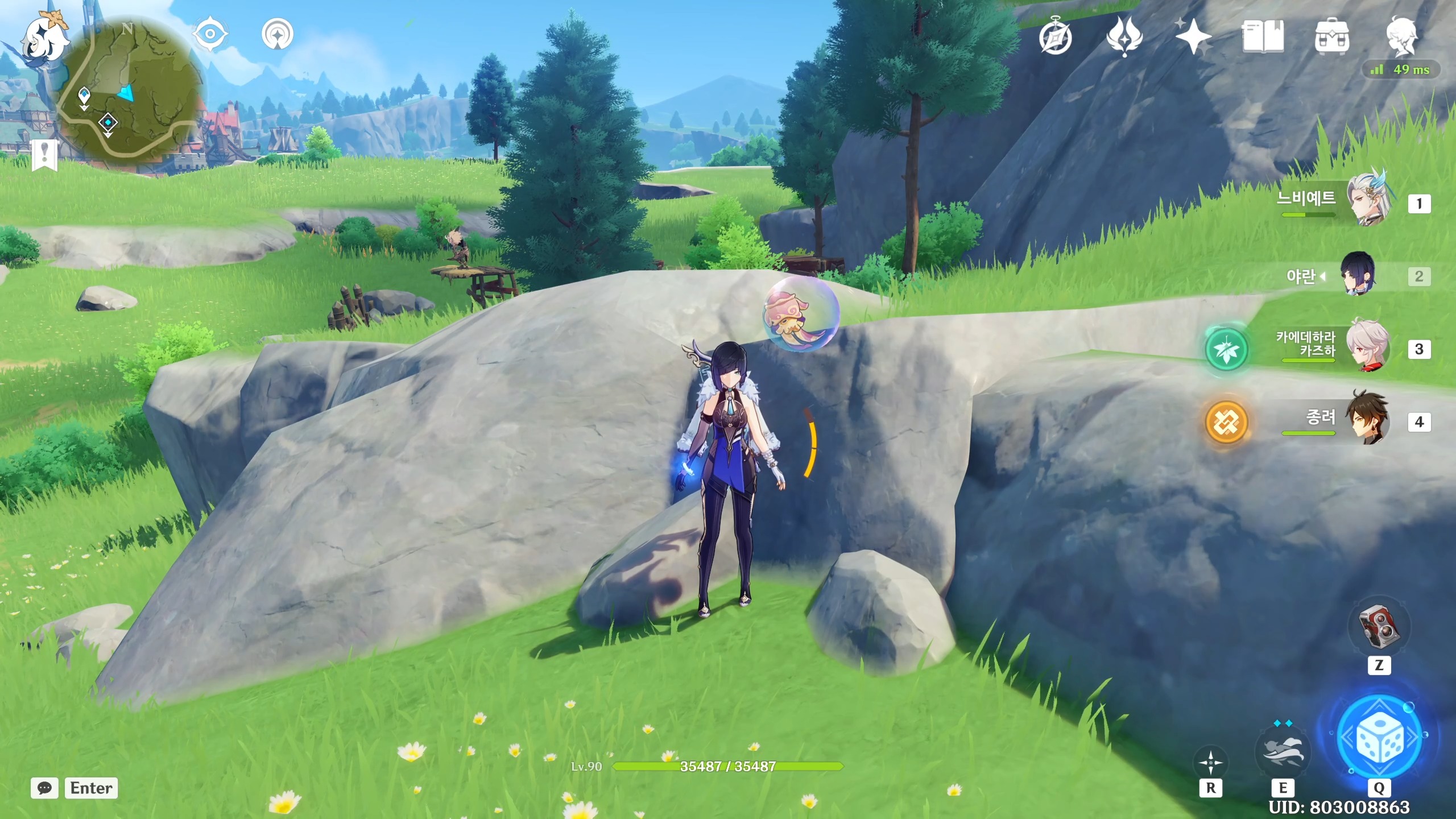Open the Paimon menu icon
The image size is (1456, 819).
coord(43,35)
